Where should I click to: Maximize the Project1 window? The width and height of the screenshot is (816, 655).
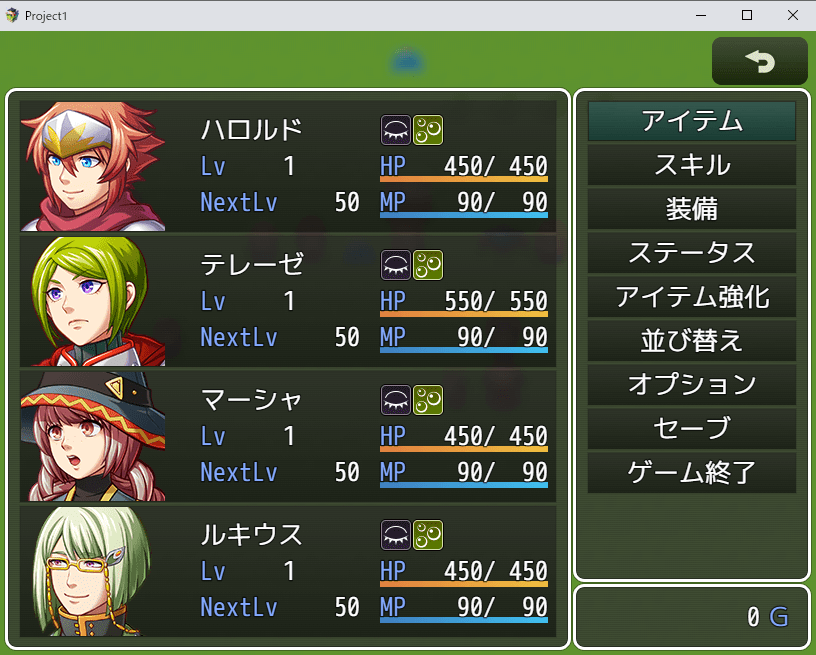746,15
